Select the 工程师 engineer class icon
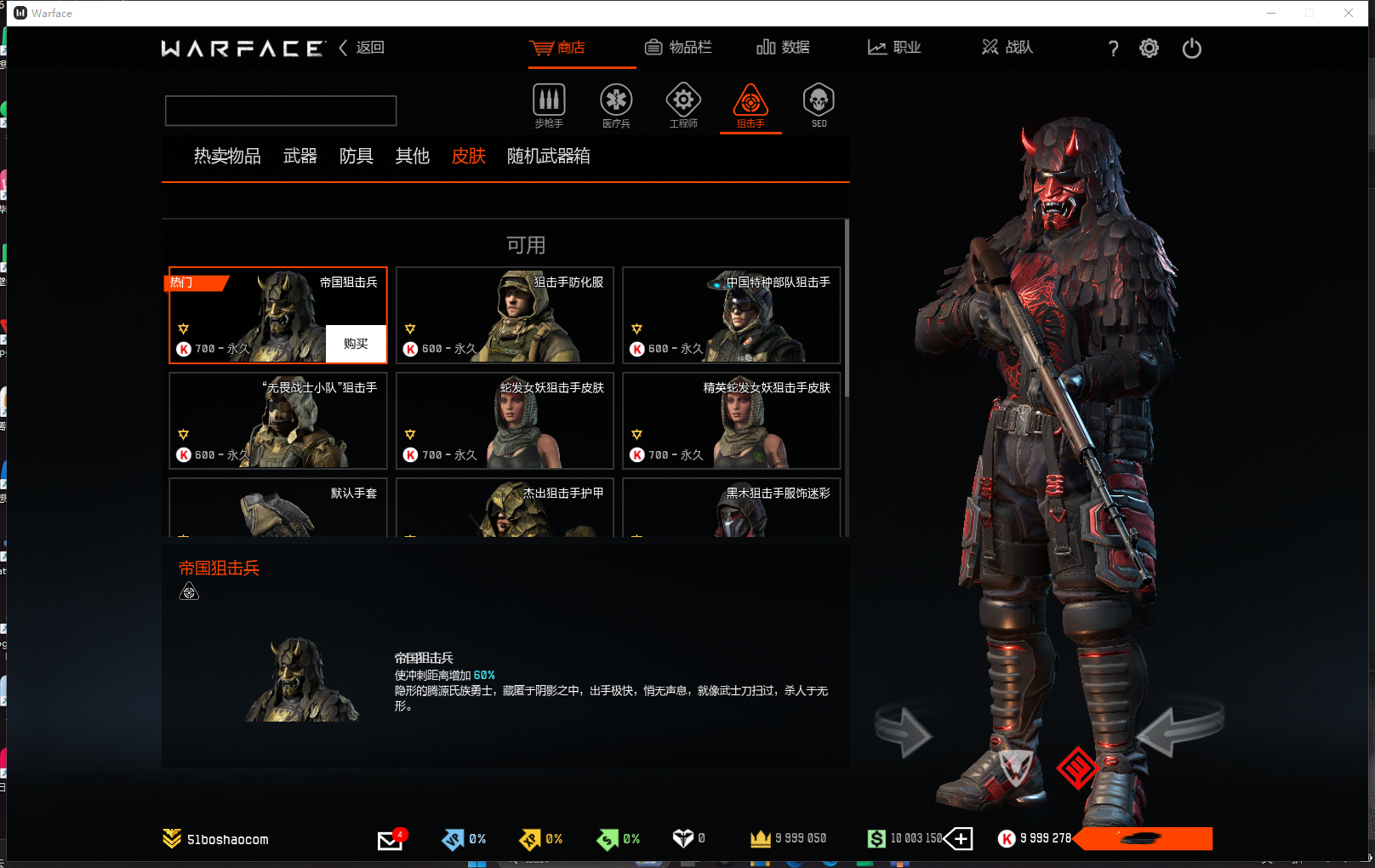The width and height of the screenshot is (1375, 868). click(x=683, y=105)
